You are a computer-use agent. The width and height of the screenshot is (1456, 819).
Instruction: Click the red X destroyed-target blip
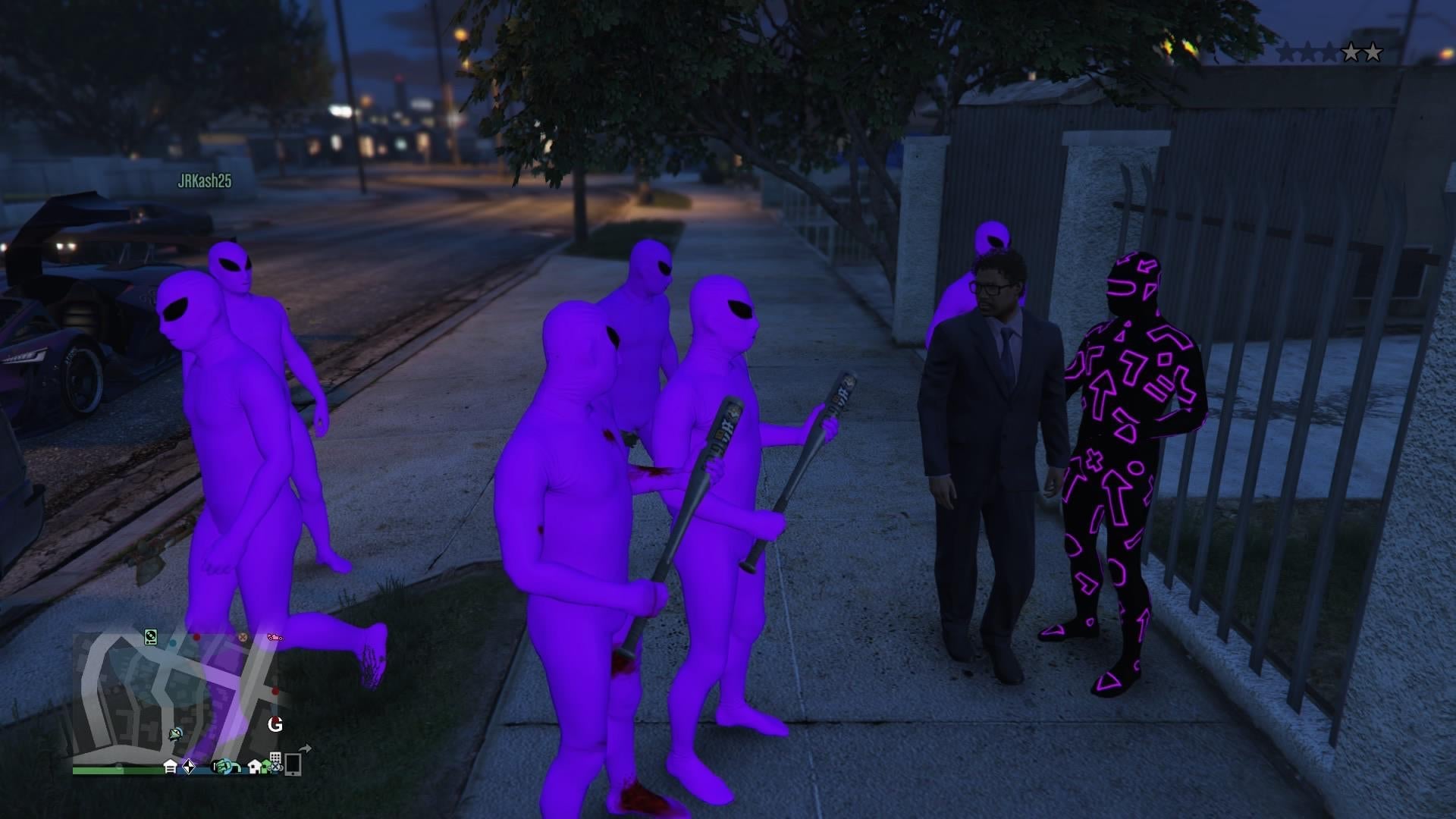coord(243,639)
